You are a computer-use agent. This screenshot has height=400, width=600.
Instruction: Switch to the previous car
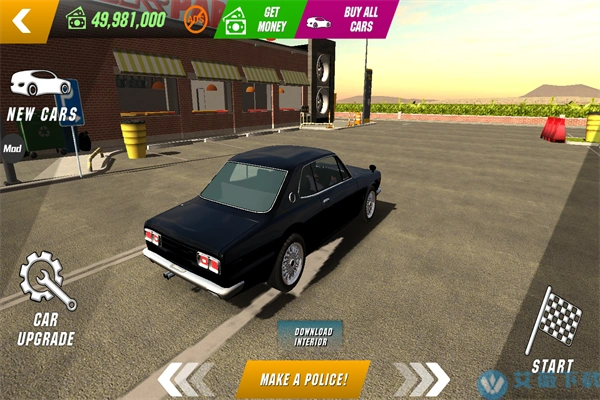186,378
